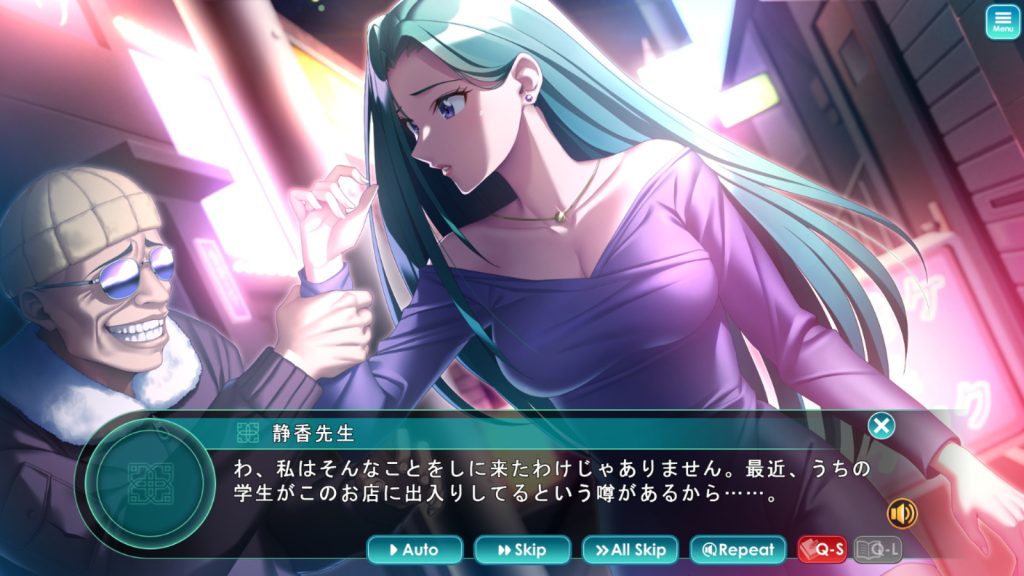Open the Menu button
Viewport: 1024px width, 576px height.
(1001, 22)
